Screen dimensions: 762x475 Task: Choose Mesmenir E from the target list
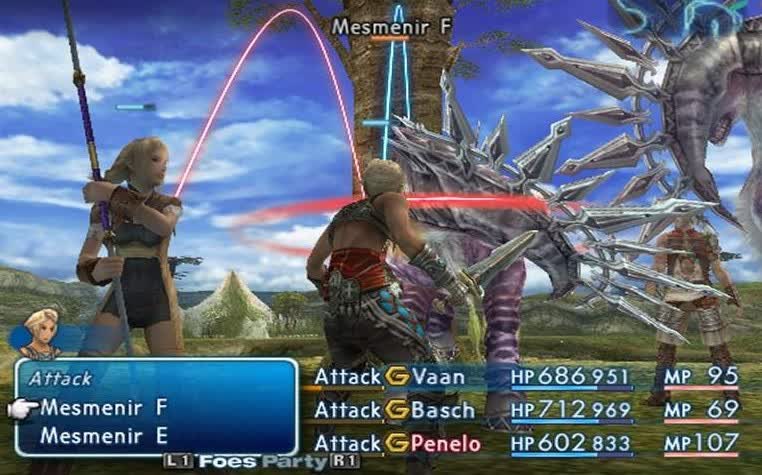click(x=104, y=436)
